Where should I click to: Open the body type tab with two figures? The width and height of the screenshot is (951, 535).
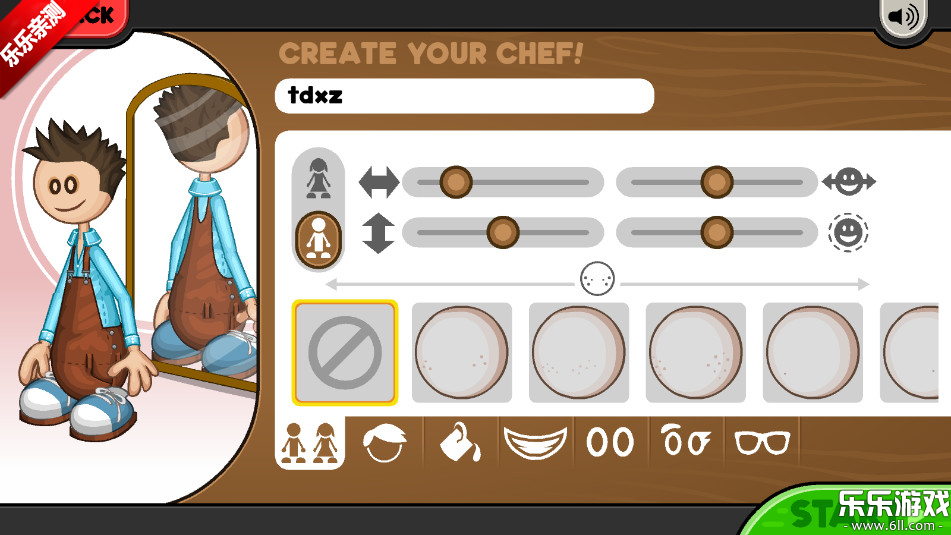(x=309, y=442)
